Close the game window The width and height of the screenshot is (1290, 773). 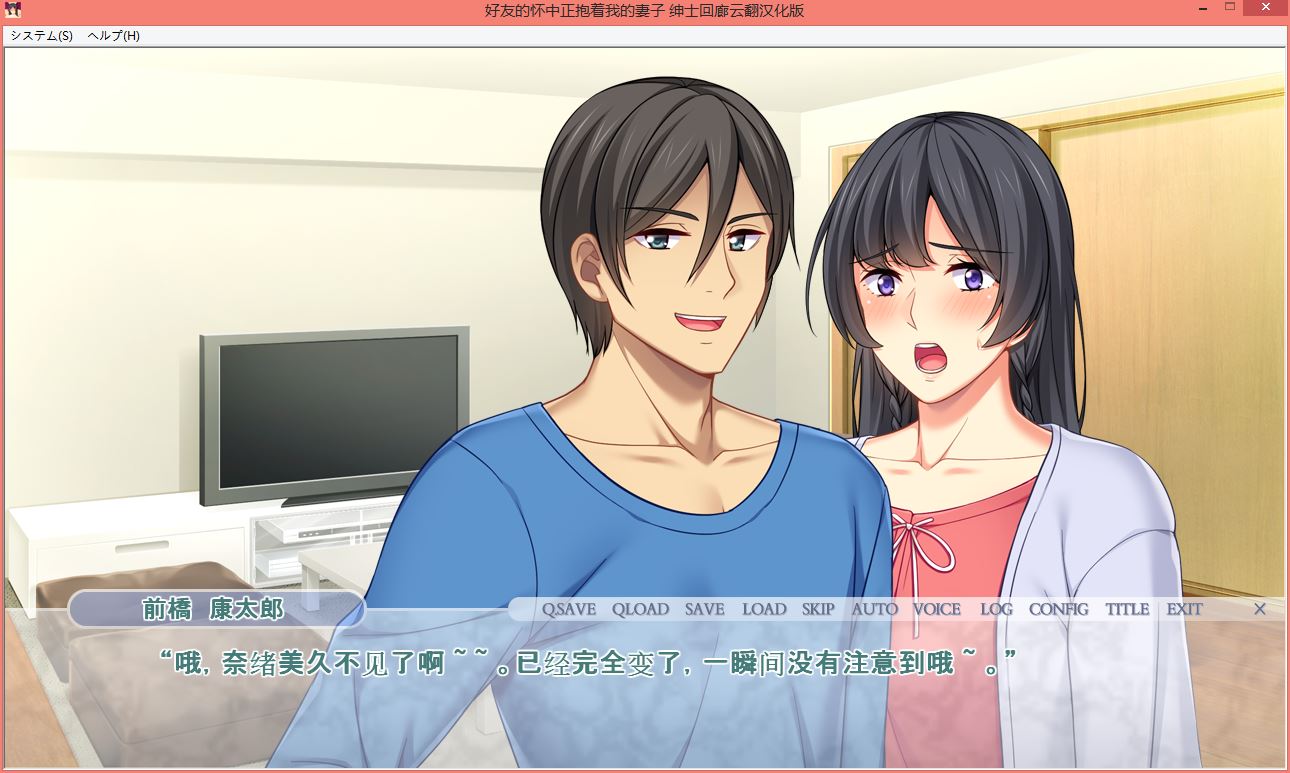(1266, 8)
